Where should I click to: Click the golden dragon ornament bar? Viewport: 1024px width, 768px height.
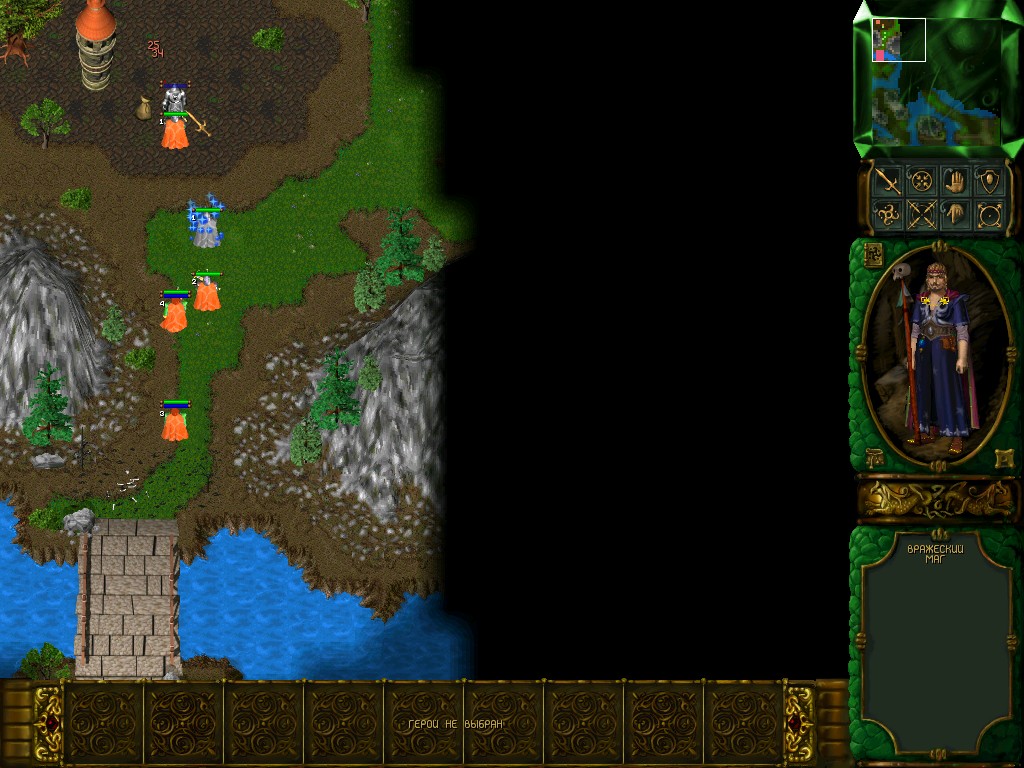tap(936, 499)
